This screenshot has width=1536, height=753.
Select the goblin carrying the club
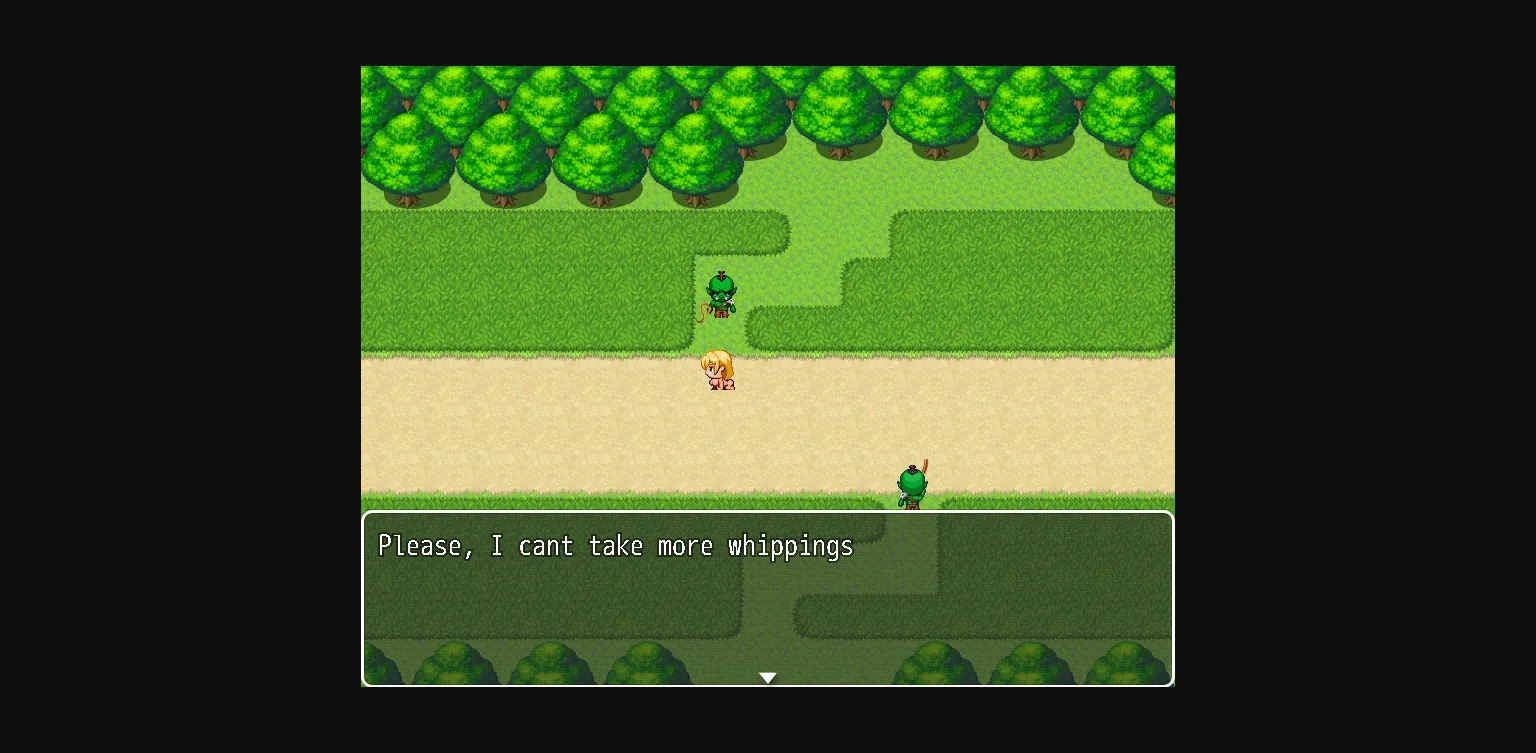point(913,484)
